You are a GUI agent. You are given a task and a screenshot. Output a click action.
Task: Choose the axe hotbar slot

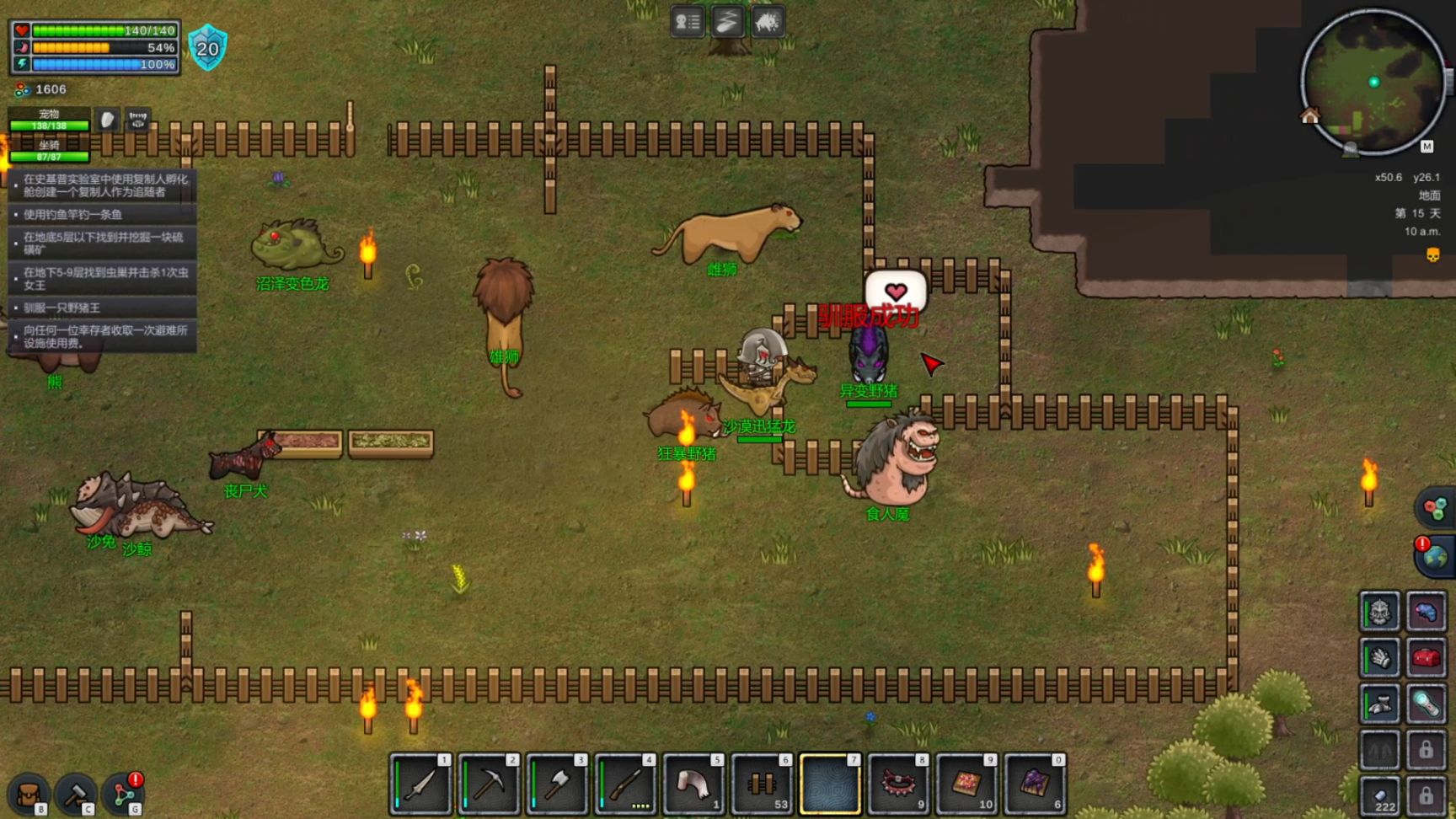click(x=557, y=785)
